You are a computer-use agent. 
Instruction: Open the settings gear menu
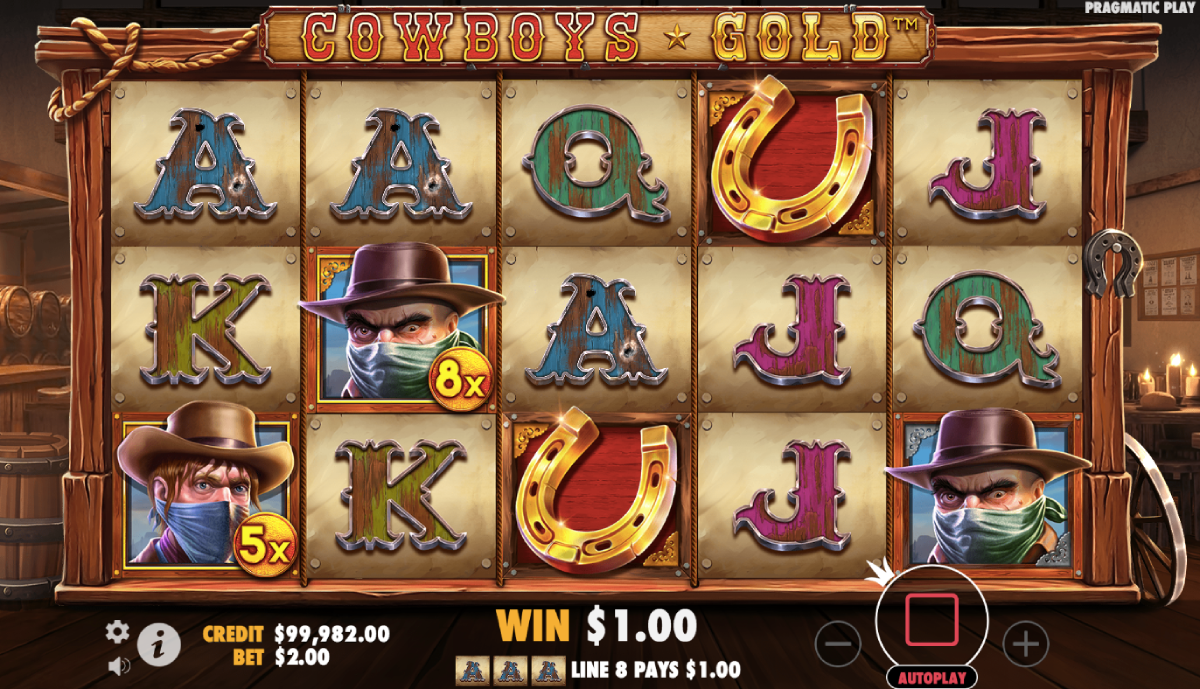coord(118,631)
